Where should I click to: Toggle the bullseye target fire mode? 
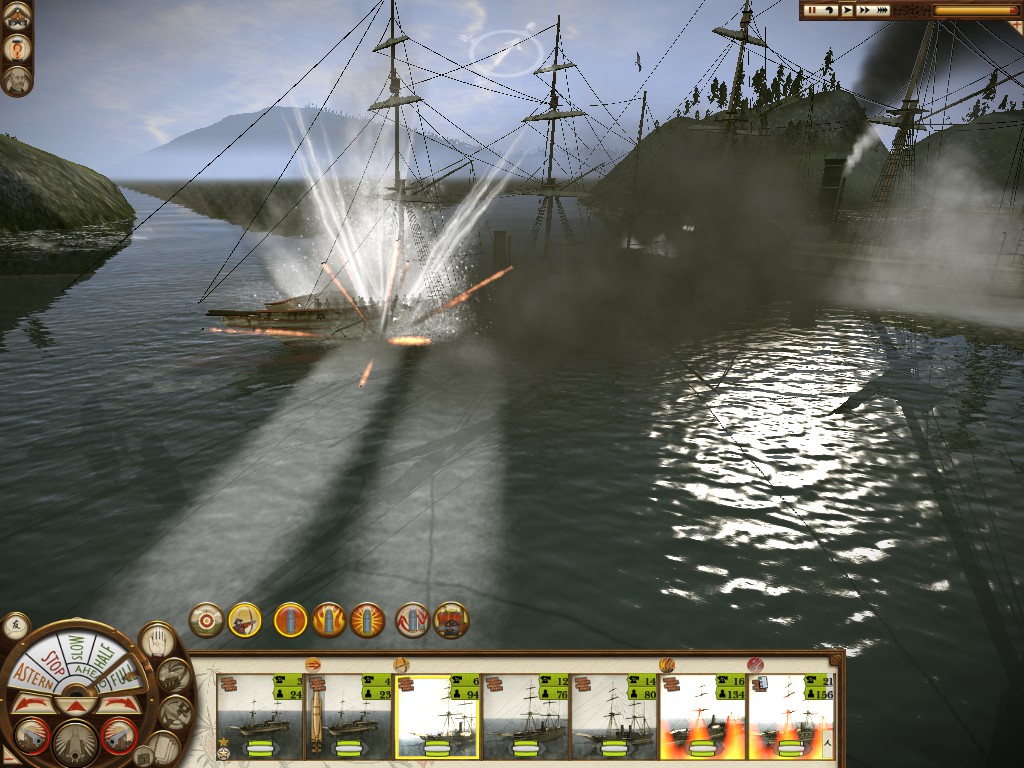(206, 620)
